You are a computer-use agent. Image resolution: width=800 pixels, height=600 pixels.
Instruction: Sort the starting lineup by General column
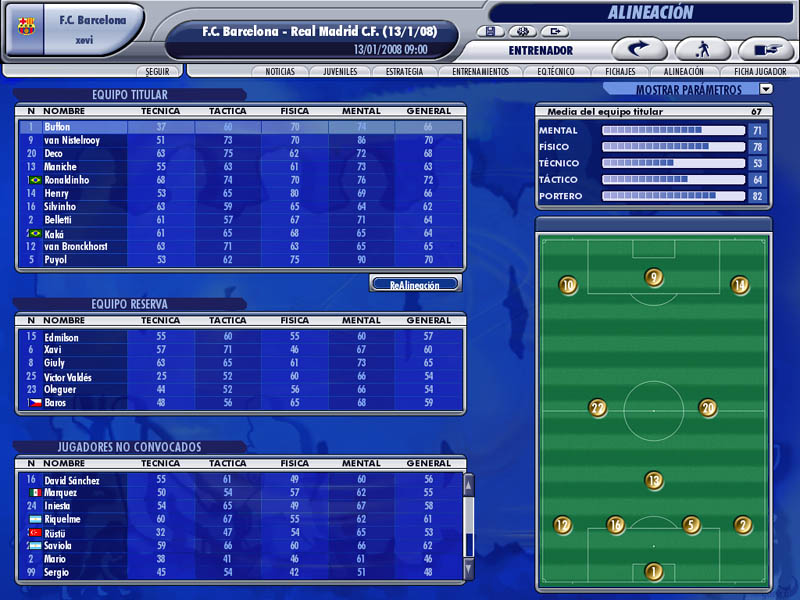pyautogui.click(x=429, y=111)
